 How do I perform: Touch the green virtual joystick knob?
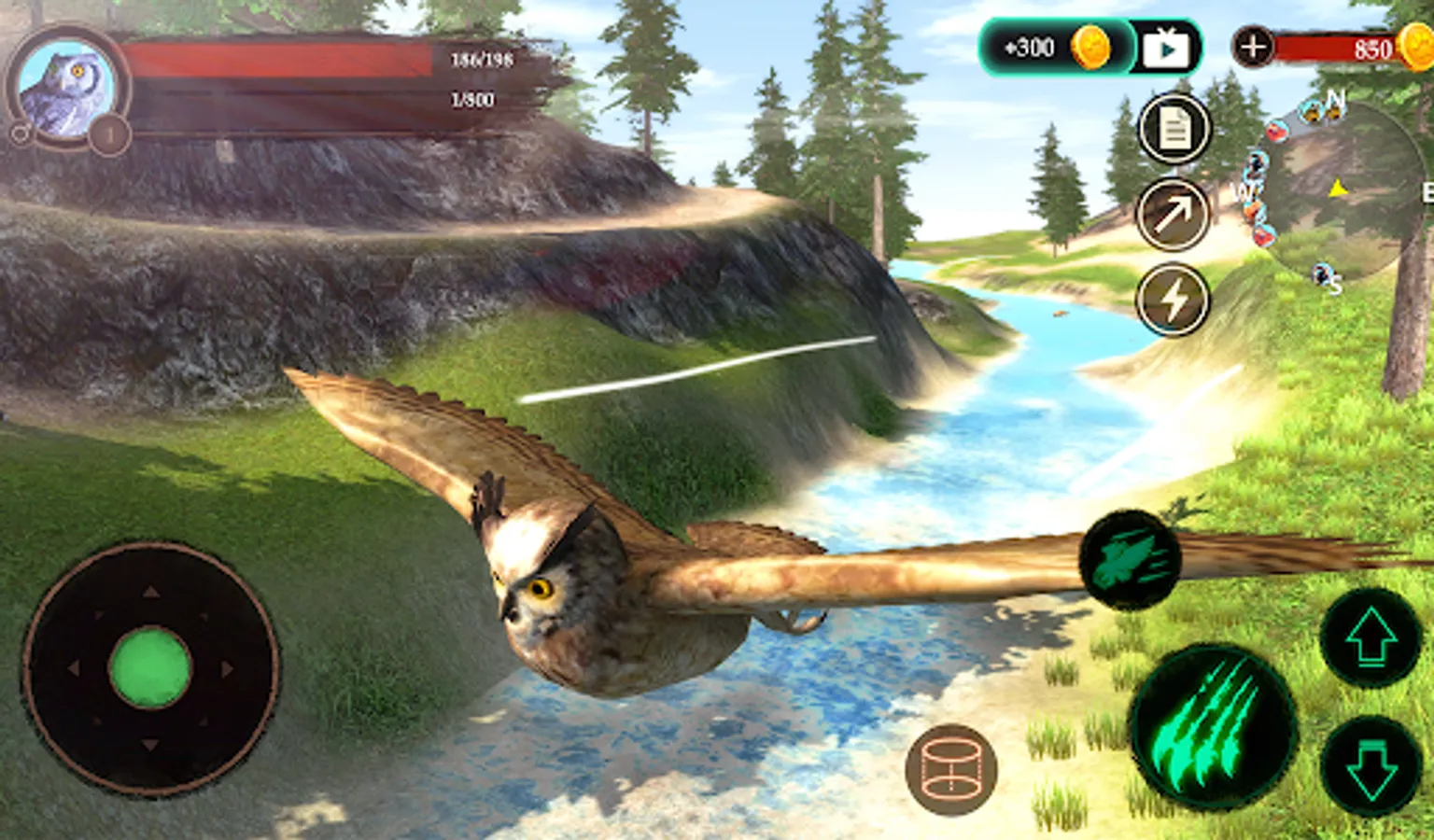150,668
